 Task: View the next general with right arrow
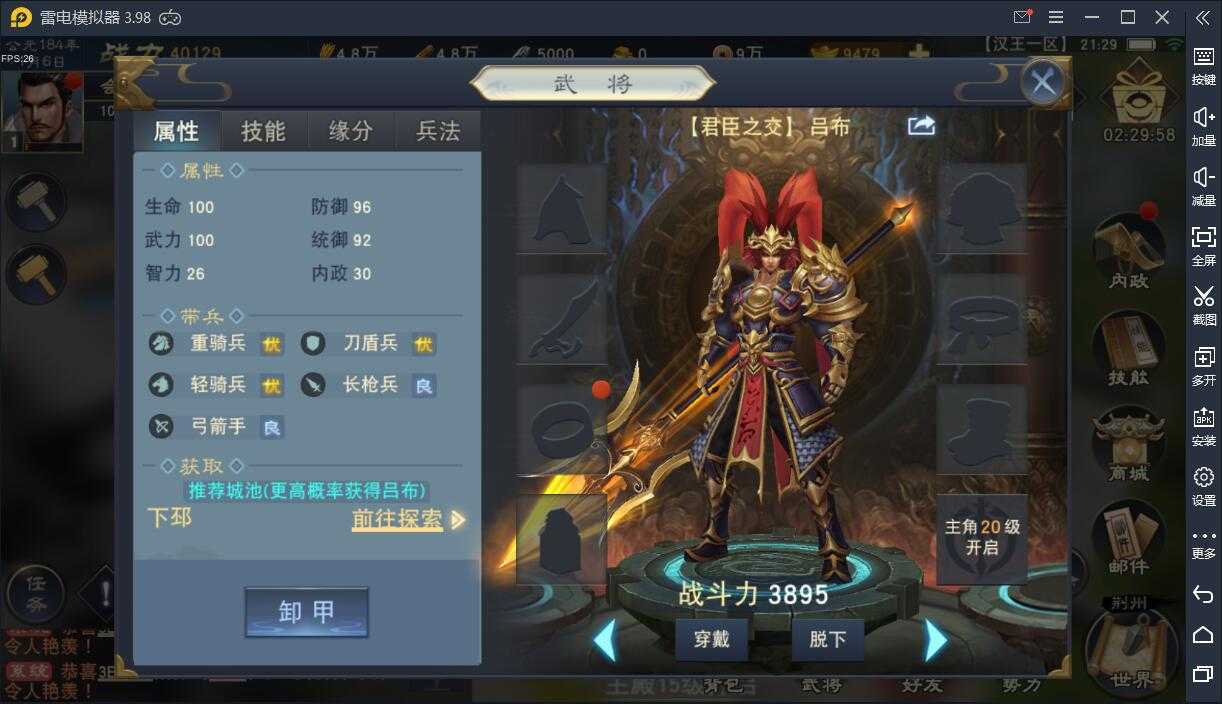pyautogui.click(x=935, y=640)
